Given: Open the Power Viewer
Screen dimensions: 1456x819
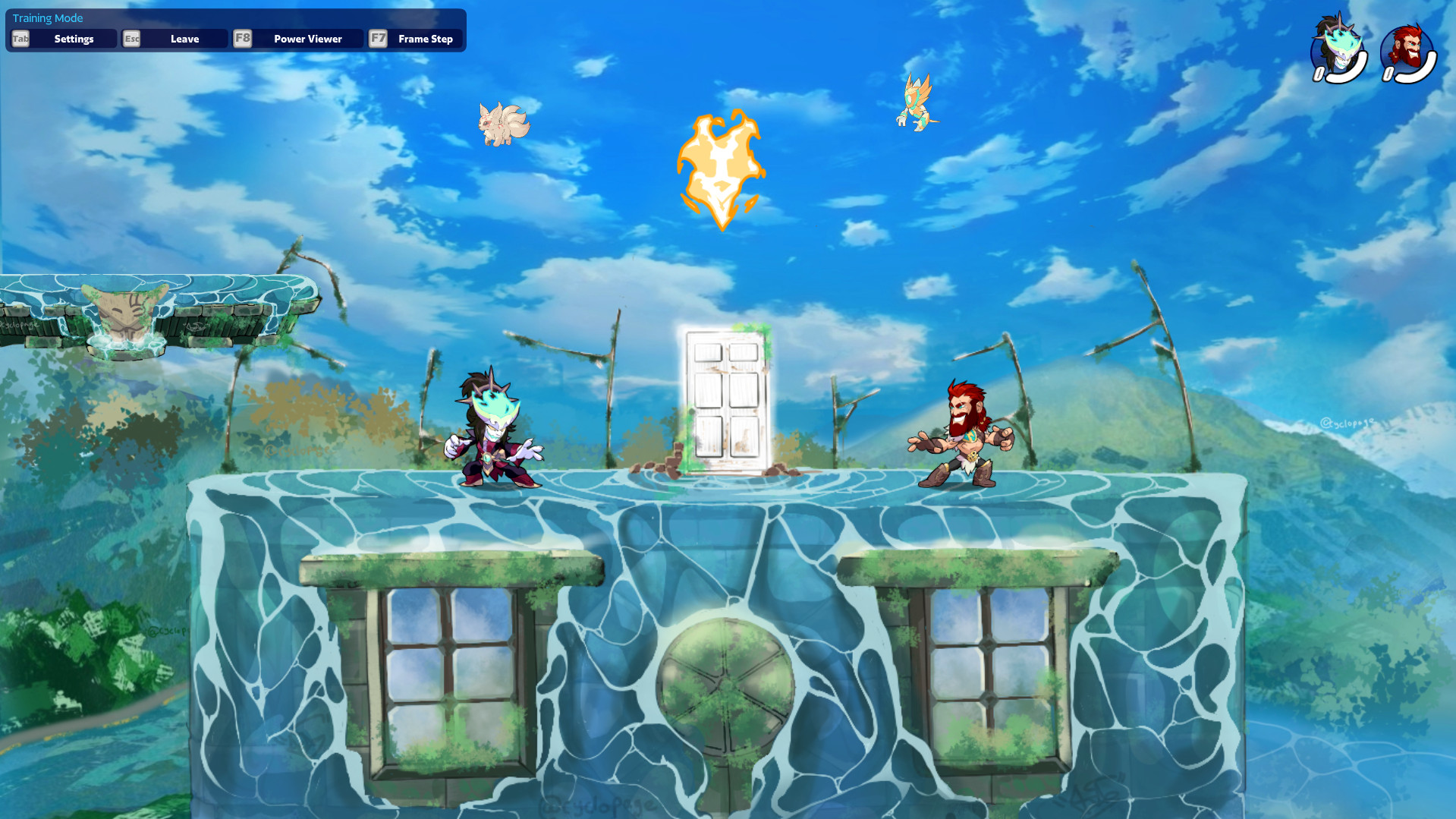Looking at the screenshot, I should (308, 38).
